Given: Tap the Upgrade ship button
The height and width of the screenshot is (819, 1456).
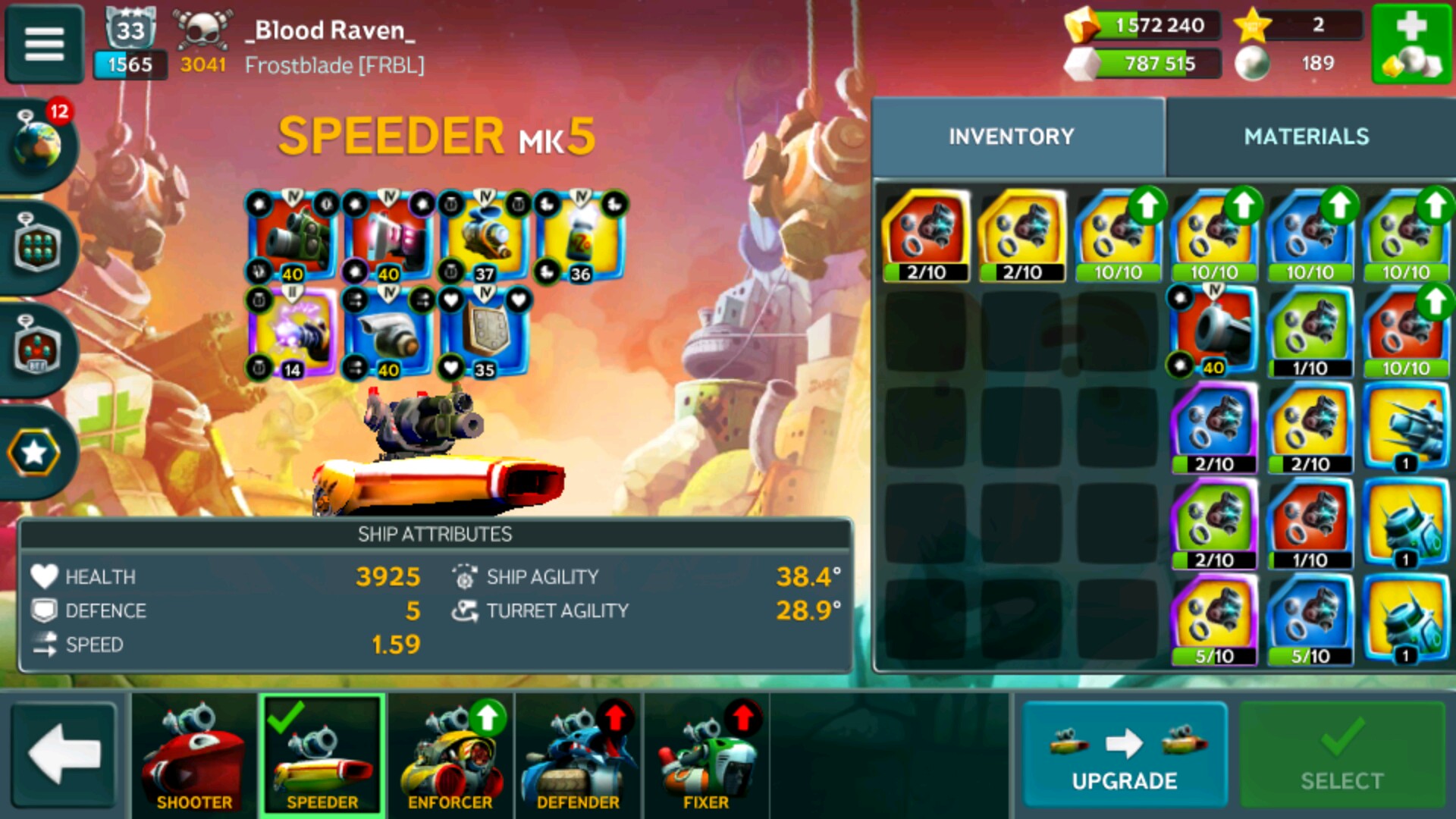Looking at the screenshot, I should point(1124,755).
